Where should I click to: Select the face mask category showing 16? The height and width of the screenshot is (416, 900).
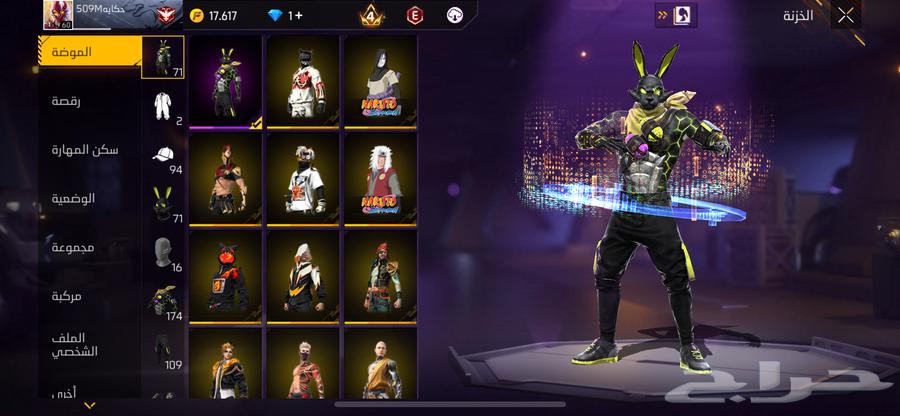coord(164,254)
